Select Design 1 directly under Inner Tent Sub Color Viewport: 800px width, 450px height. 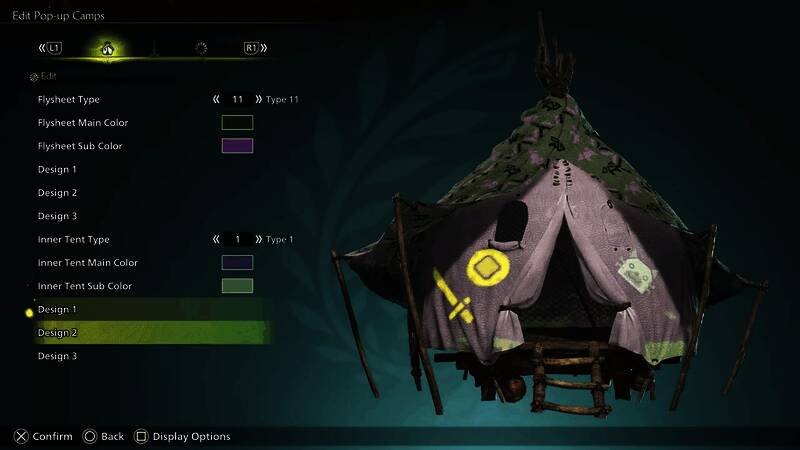point(58,310)
